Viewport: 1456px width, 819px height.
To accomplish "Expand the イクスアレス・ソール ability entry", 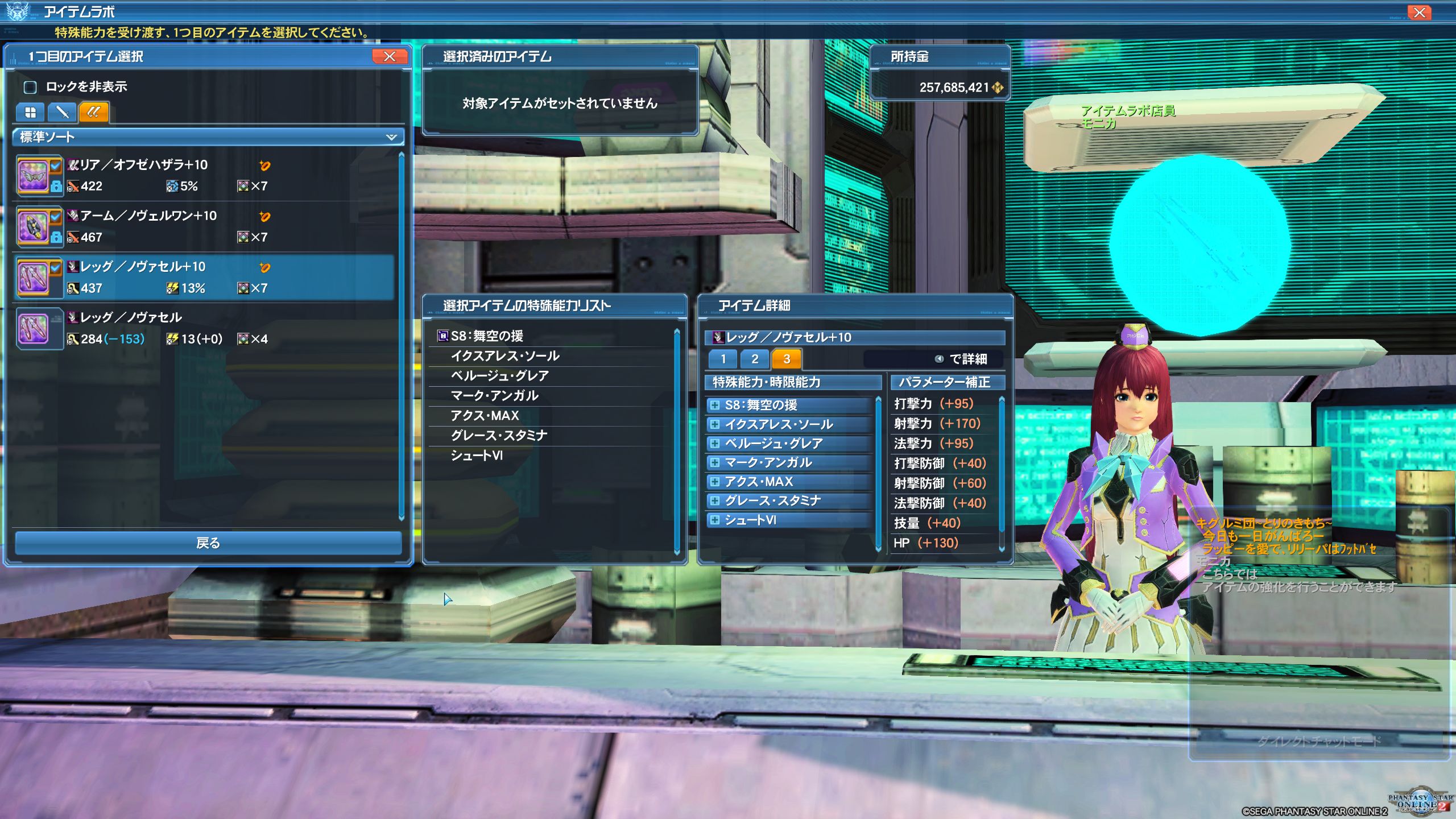I will point(715,424).
